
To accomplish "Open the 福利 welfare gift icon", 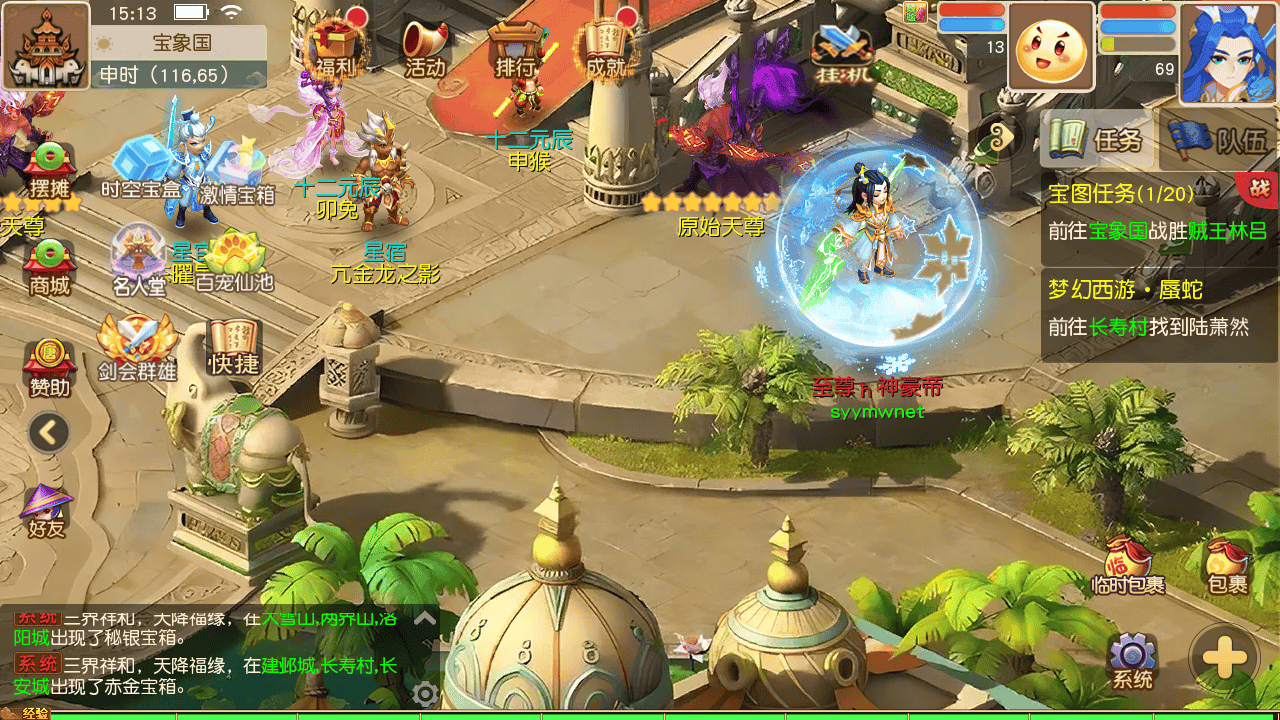I will 335,48.
